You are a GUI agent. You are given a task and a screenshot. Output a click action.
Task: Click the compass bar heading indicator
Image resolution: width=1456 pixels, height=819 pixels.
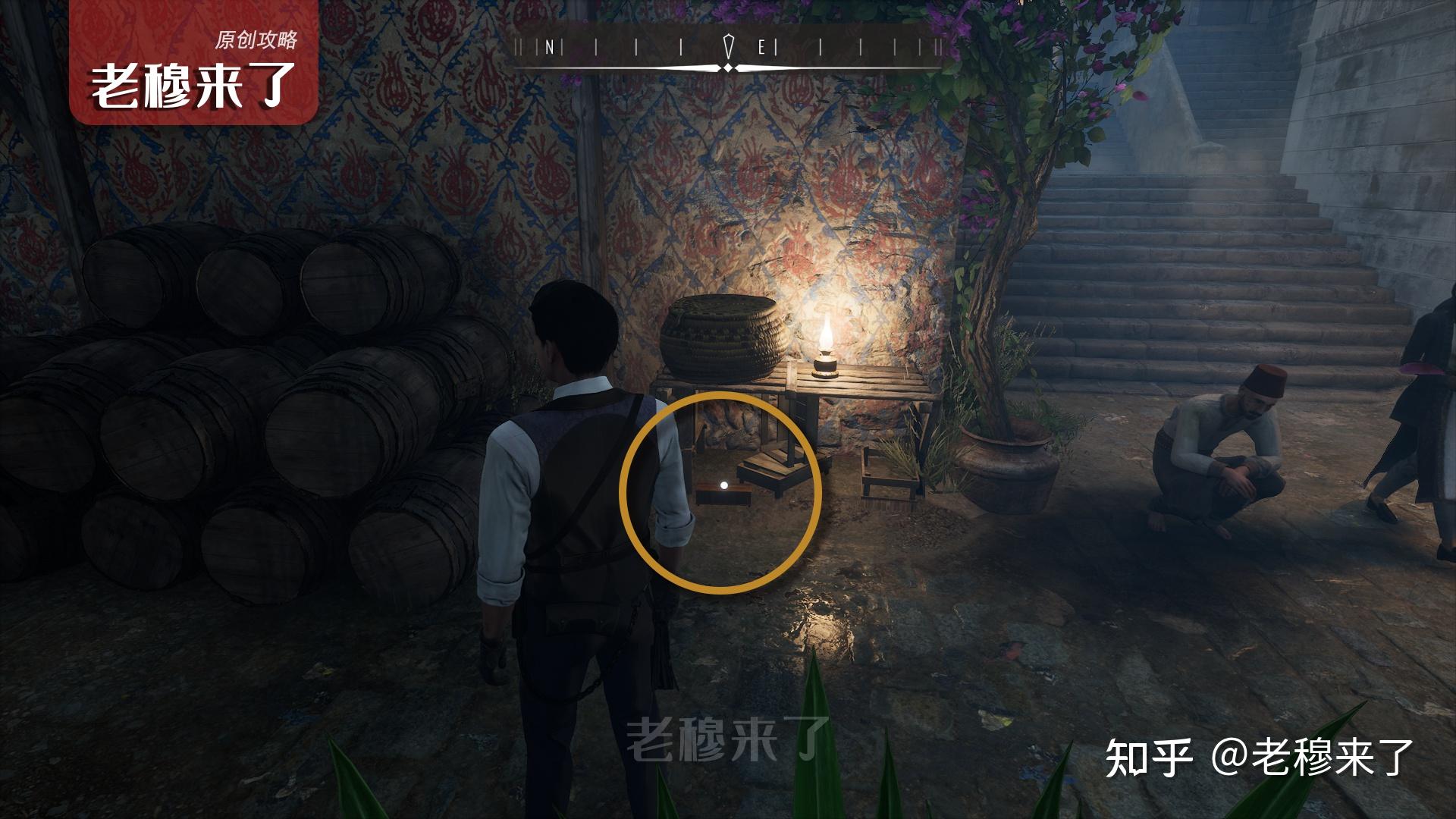[728, 49]
